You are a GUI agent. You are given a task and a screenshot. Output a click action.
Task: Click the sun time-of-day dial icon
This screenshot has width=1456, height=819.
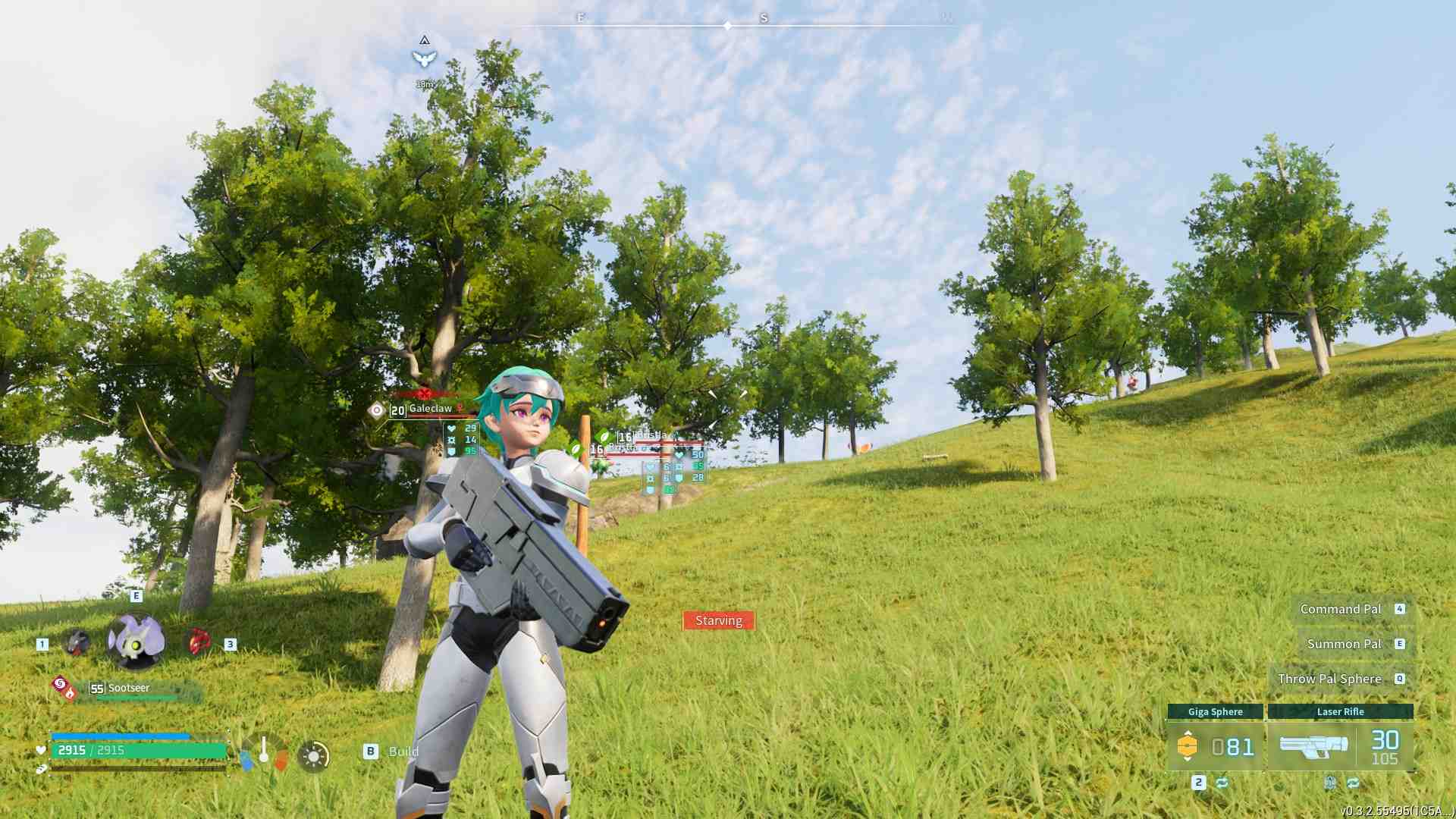click(314, 755)
